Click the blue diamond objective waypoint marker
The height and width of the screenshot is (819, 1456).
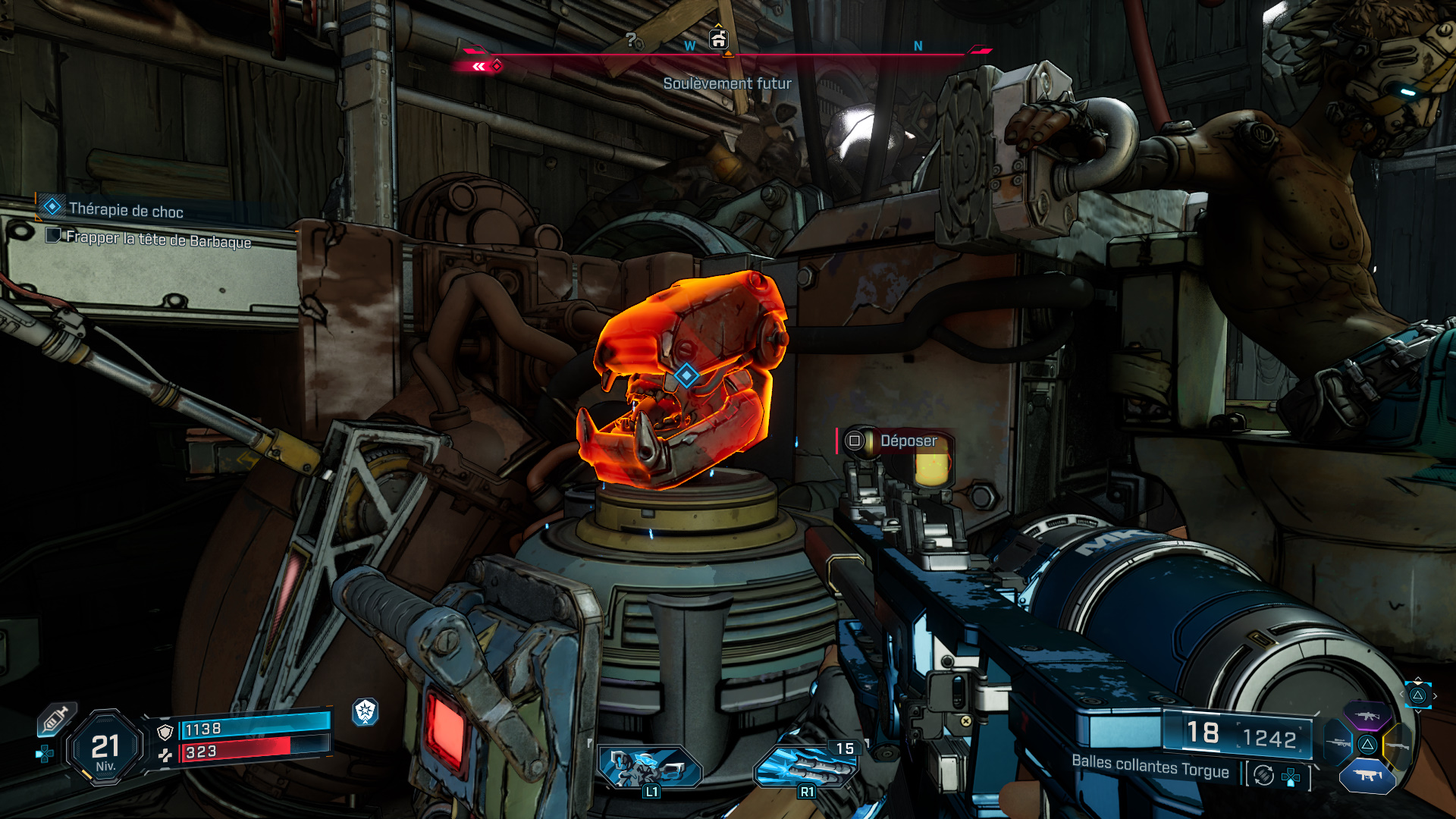point(686,375)
